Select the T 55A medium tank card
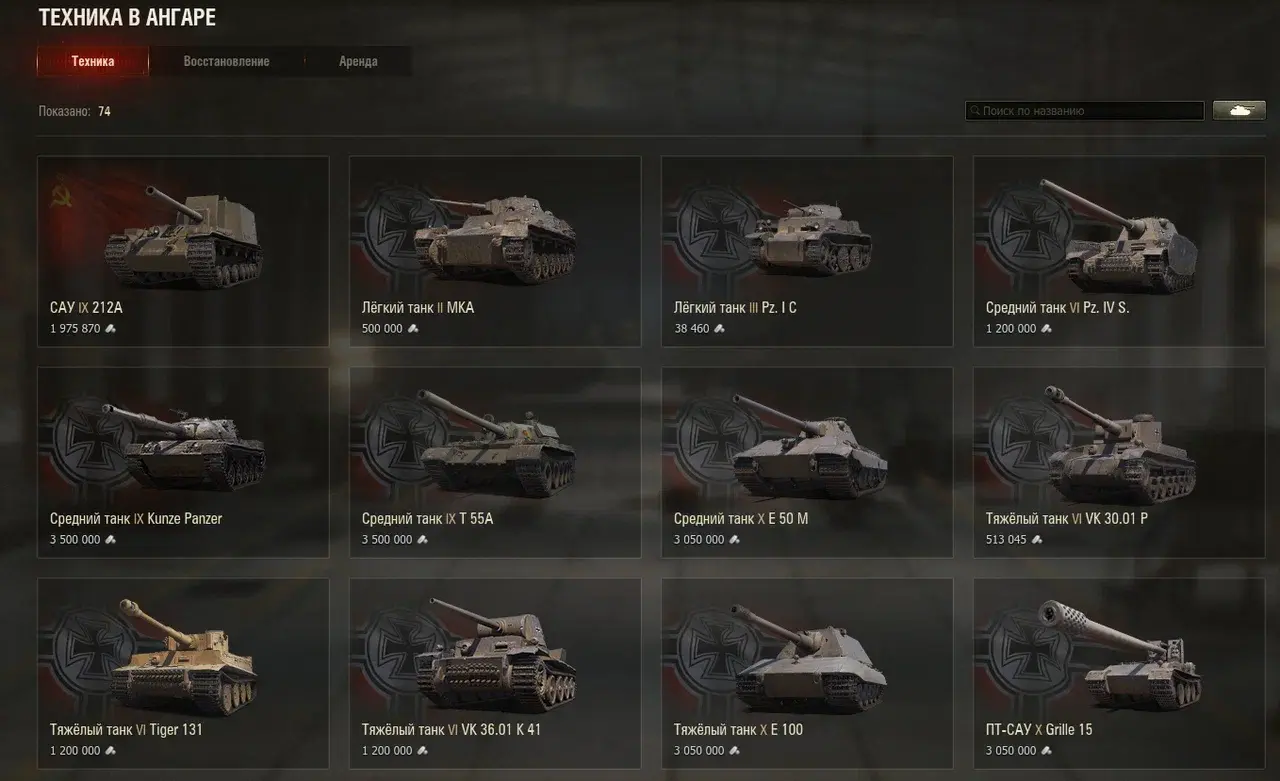This screenshot has width=1280, height=781. (495, 462)
